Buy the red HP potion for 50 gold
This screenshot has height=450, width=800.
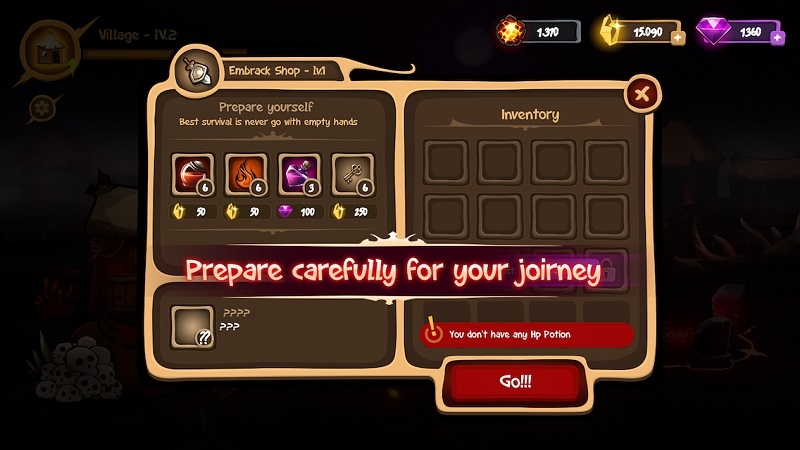point(191,172)
